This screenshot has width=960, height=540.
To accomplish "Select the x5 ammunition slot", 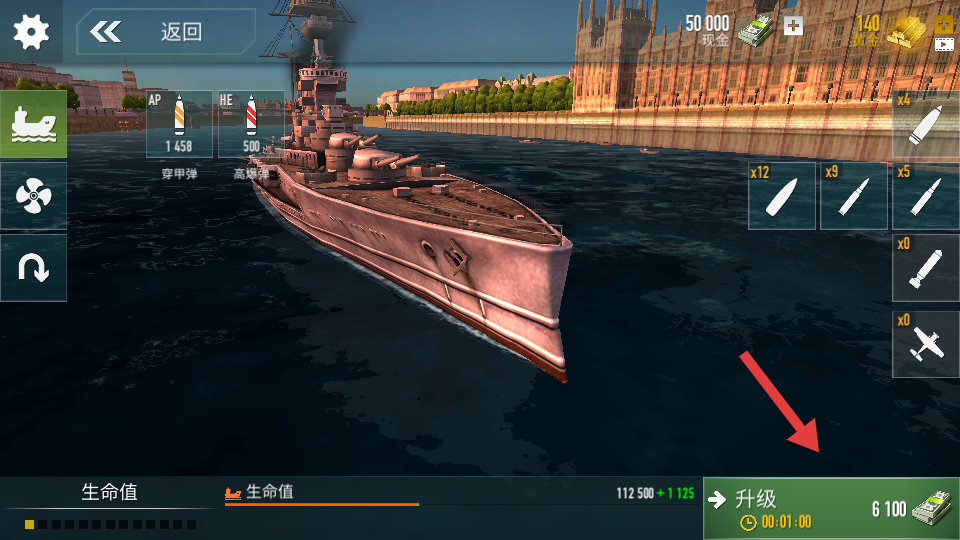I will pos(926,196).
